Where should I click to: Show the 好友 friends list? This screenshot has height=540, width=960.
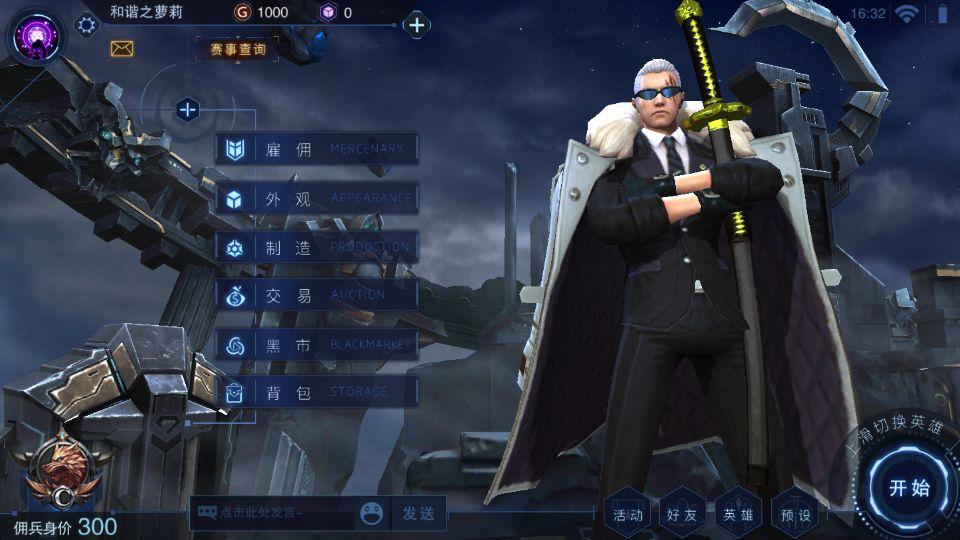tap(684, 514)
